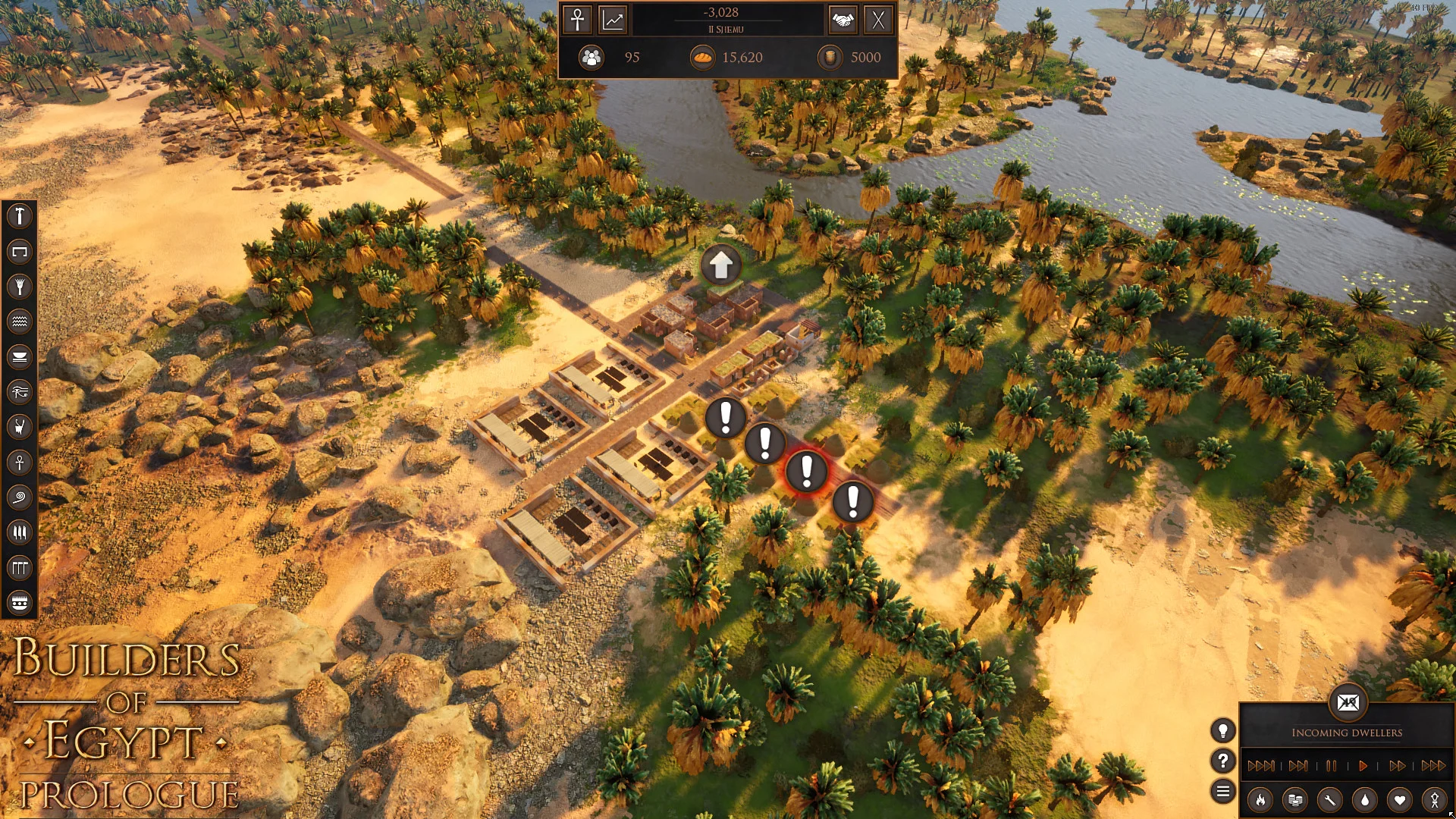
Task: Click the water waves tool icon
Action: 20,322
